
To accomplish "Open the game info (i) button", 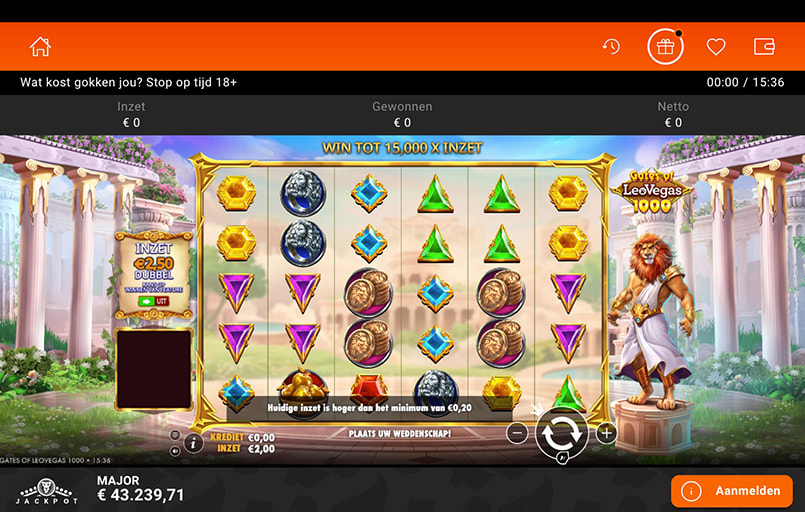I will (193, 442).
